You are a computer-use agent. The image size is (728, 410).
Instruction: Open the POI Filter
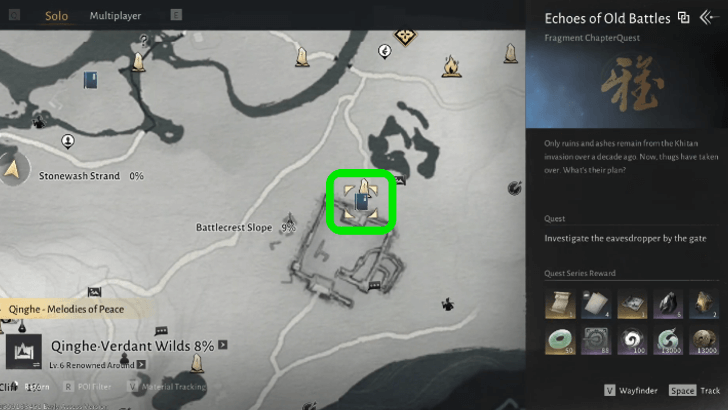(92, 386)
